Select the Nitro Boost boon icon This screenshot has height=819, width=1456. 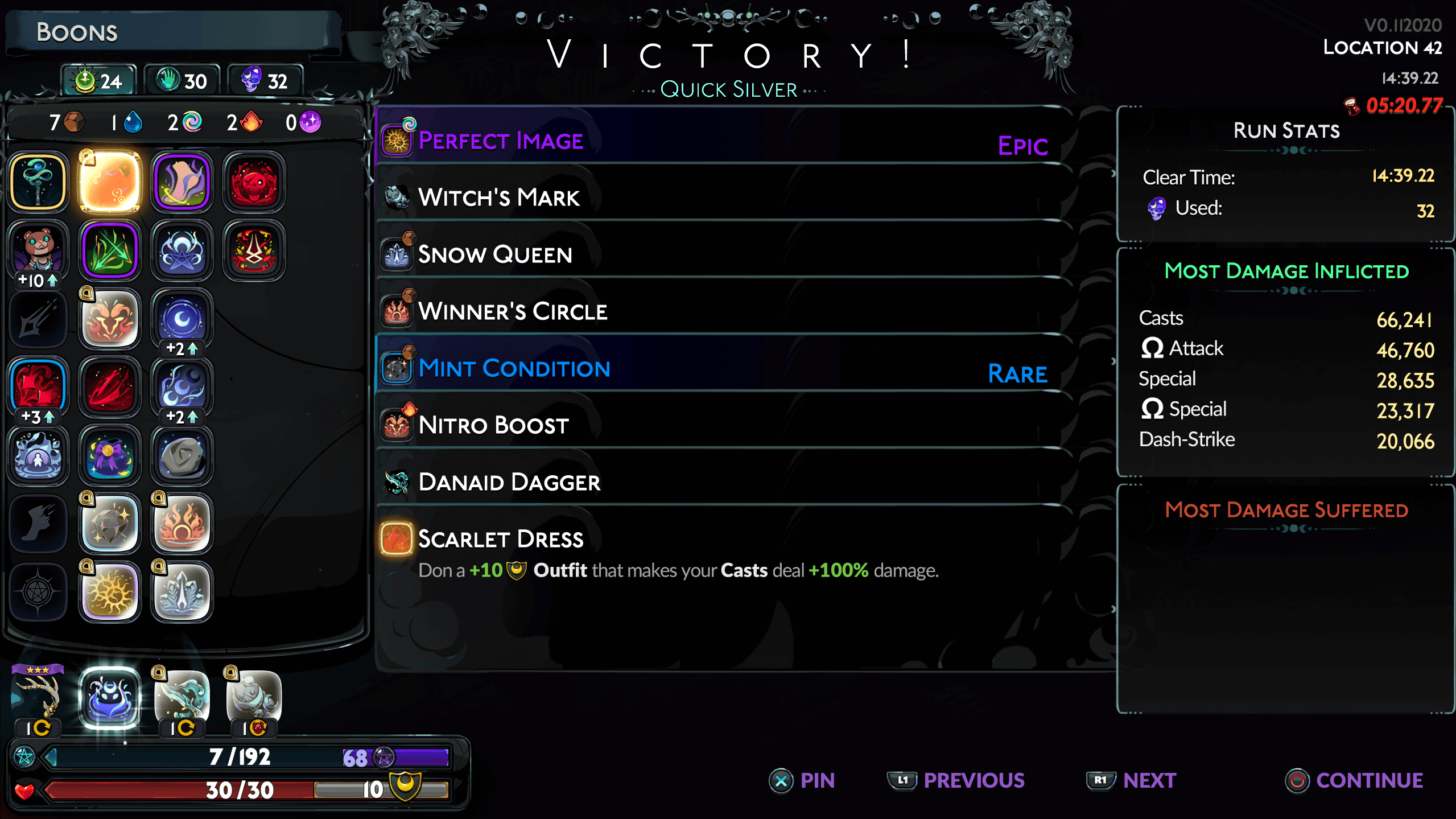click(x=397, y=425)
